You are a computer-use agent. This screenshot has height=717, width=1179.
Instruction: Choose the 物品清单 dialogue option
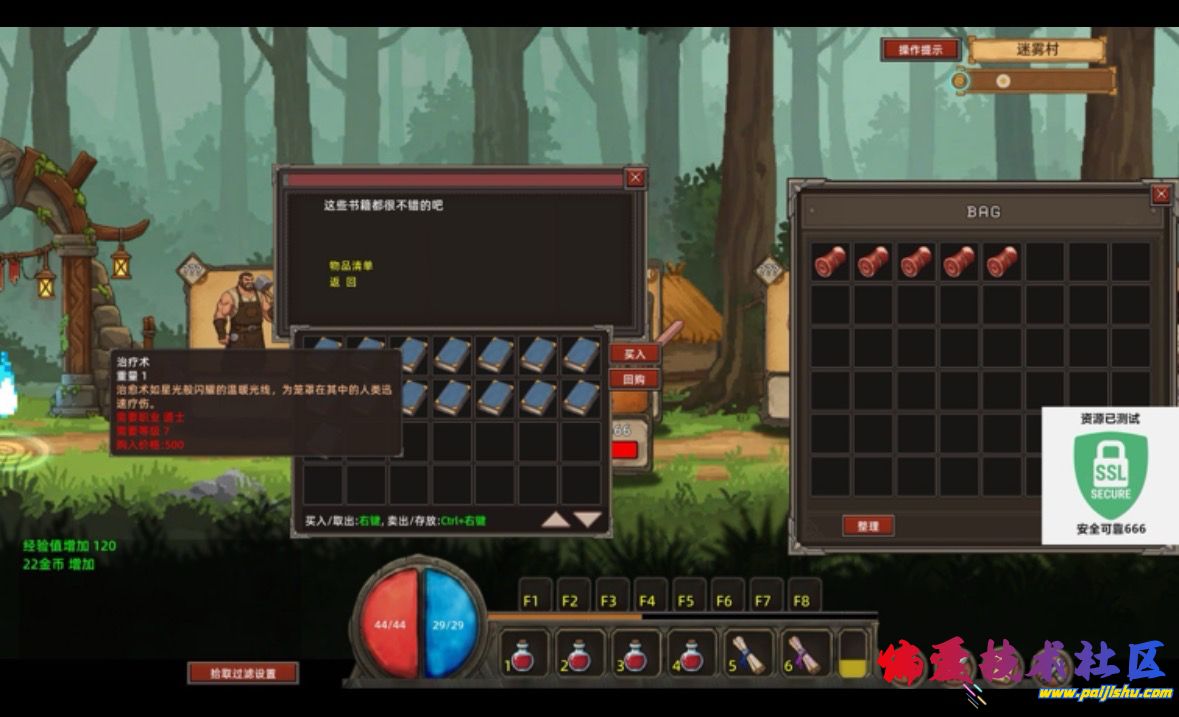click(x=351, y=266)
